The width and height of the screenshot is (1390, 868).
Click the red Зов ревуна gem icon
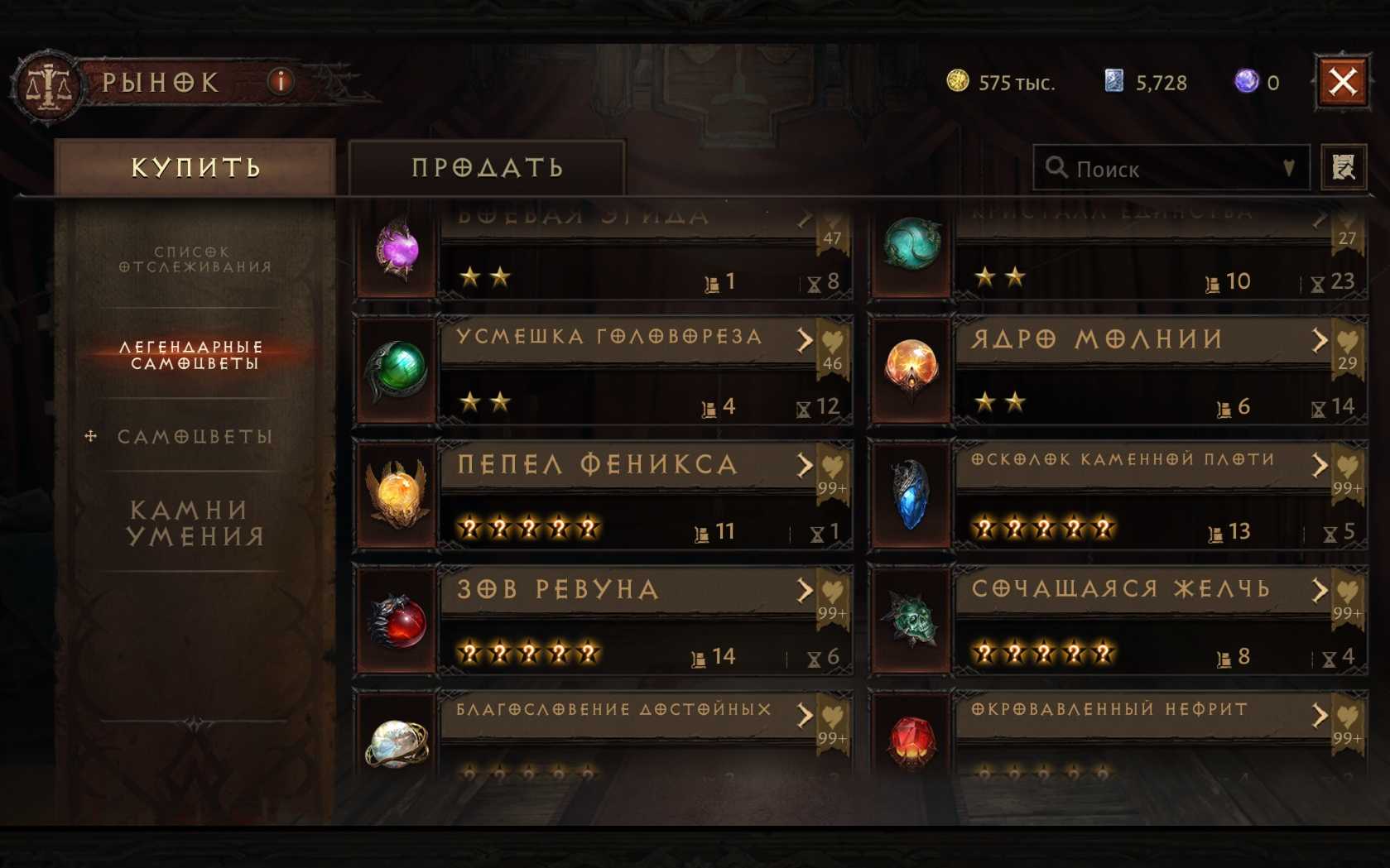tap(397, 621)
